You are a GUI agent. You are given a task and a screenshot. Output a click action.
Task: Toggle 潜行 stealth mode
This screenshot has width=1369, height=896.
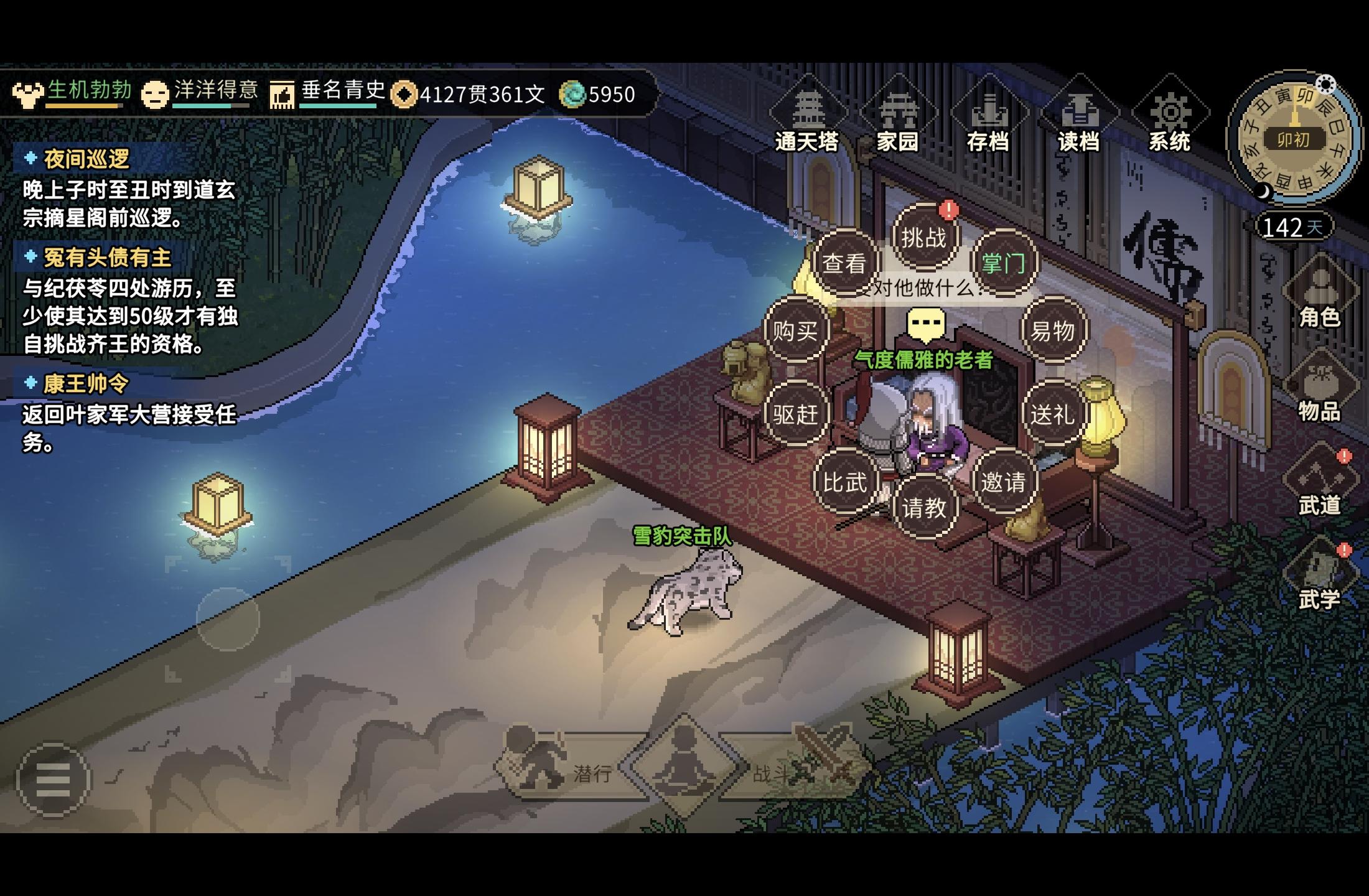(x=560, y=770)
